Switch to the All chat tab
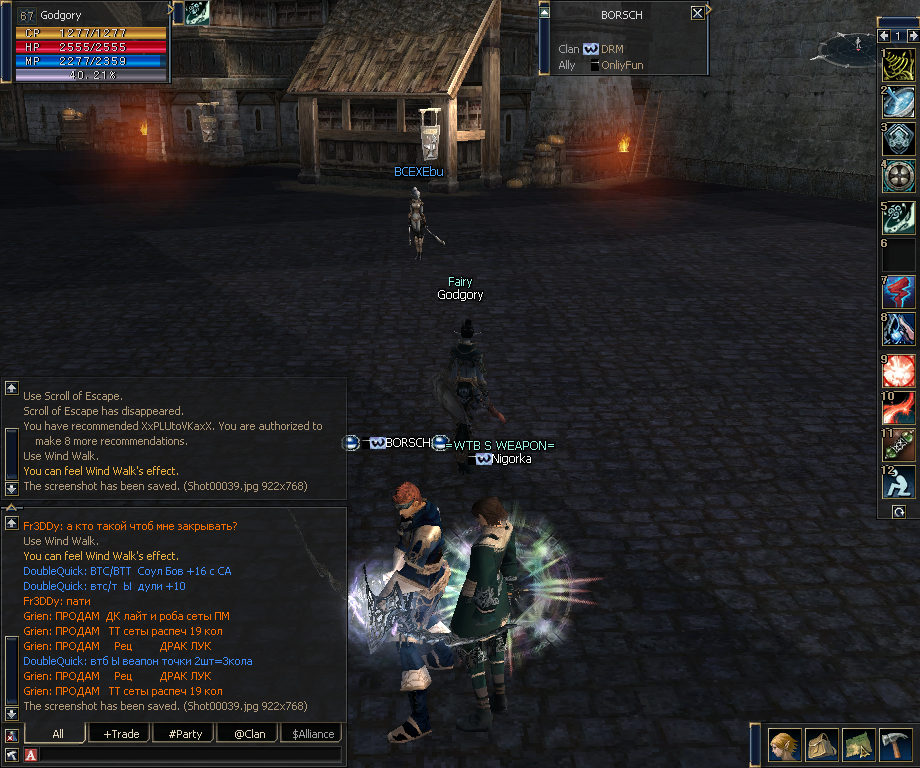 (58, 733)
